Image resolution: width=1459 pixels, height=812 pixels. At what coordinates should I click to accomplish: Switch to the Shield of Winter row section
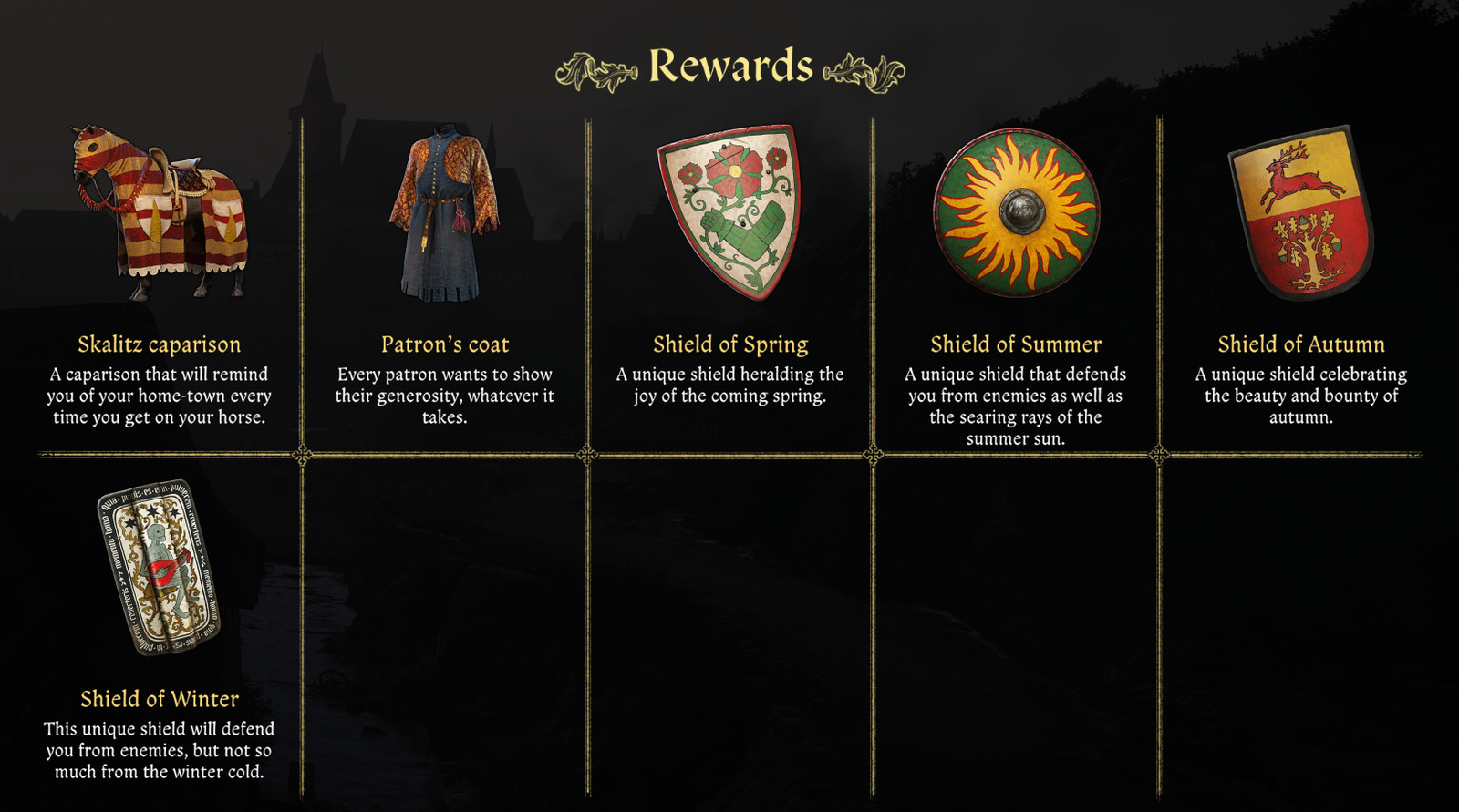(160, 629)
